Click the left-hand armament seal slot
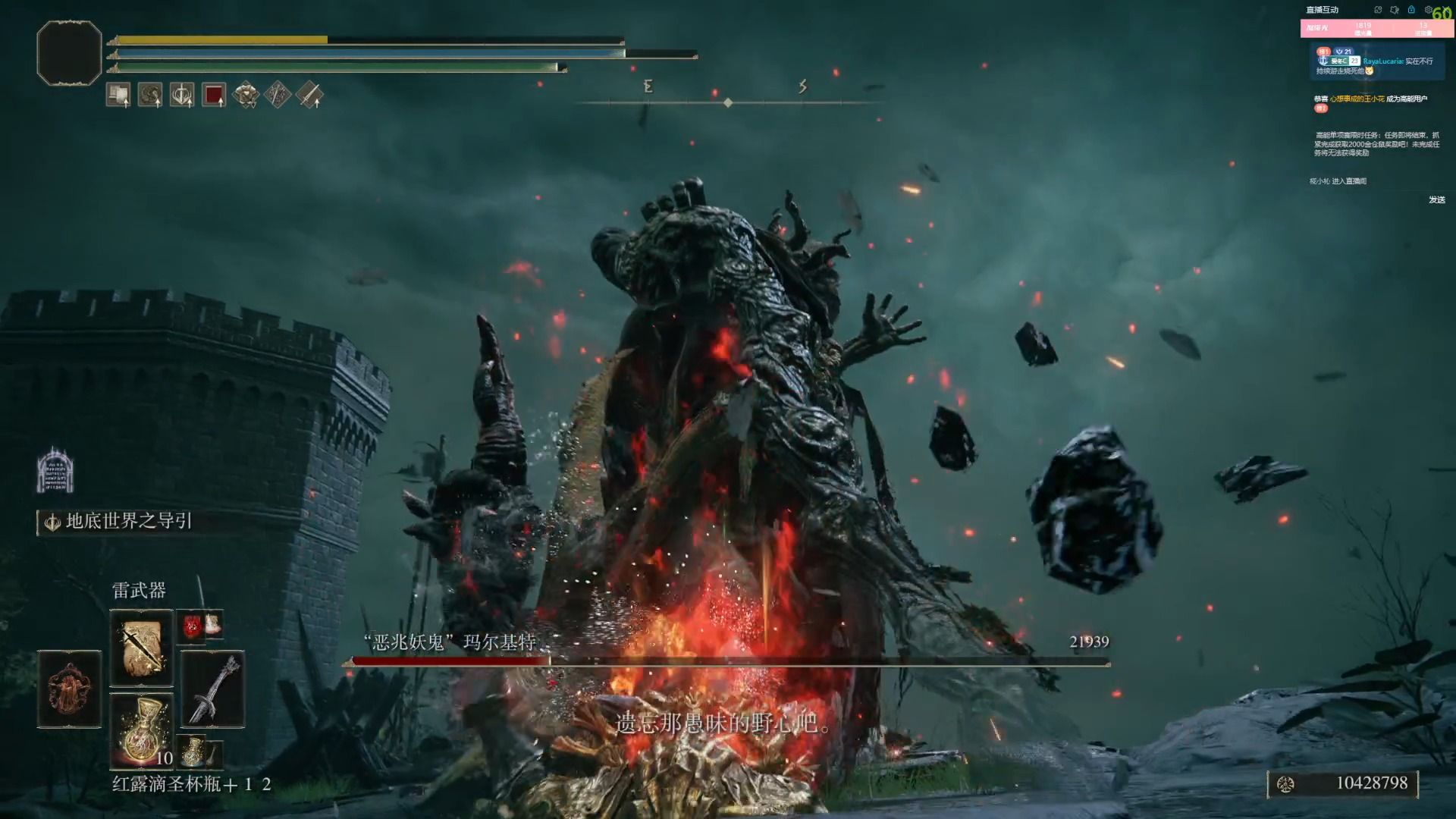The height and width of the screenshot is (819, 1456). 69,689
